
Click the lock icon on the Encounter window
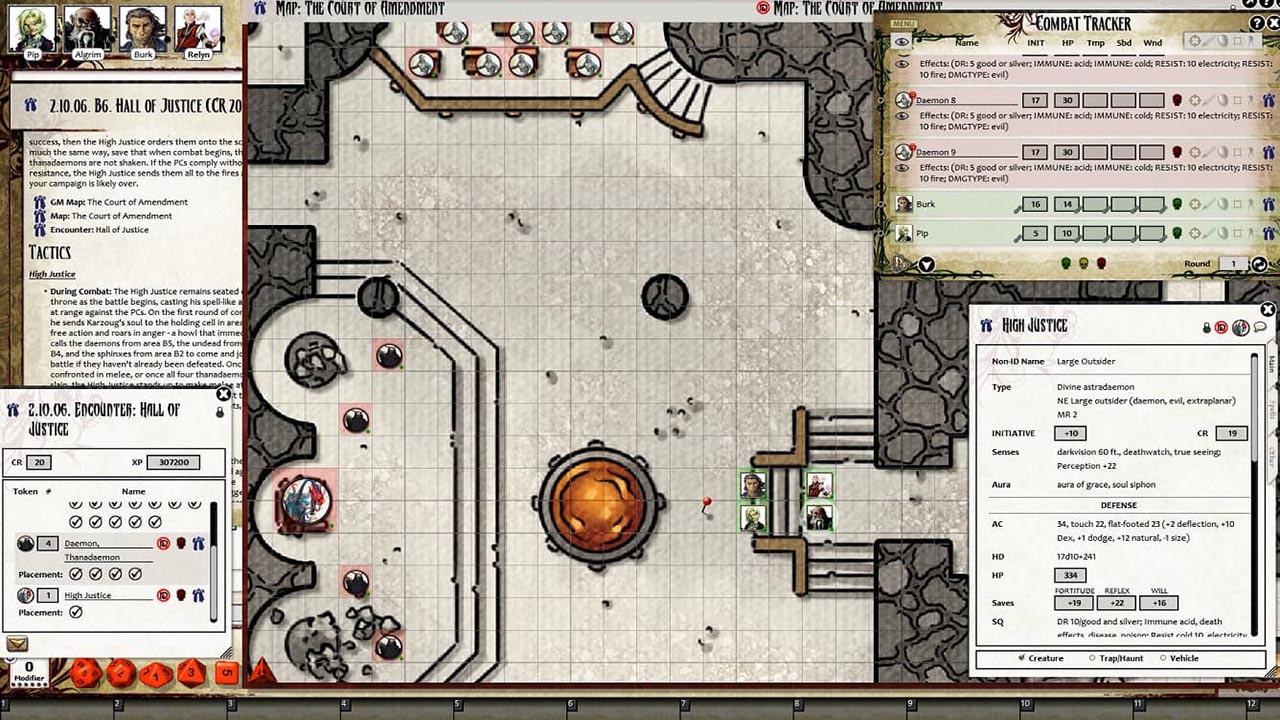click(x=219, y=414)
